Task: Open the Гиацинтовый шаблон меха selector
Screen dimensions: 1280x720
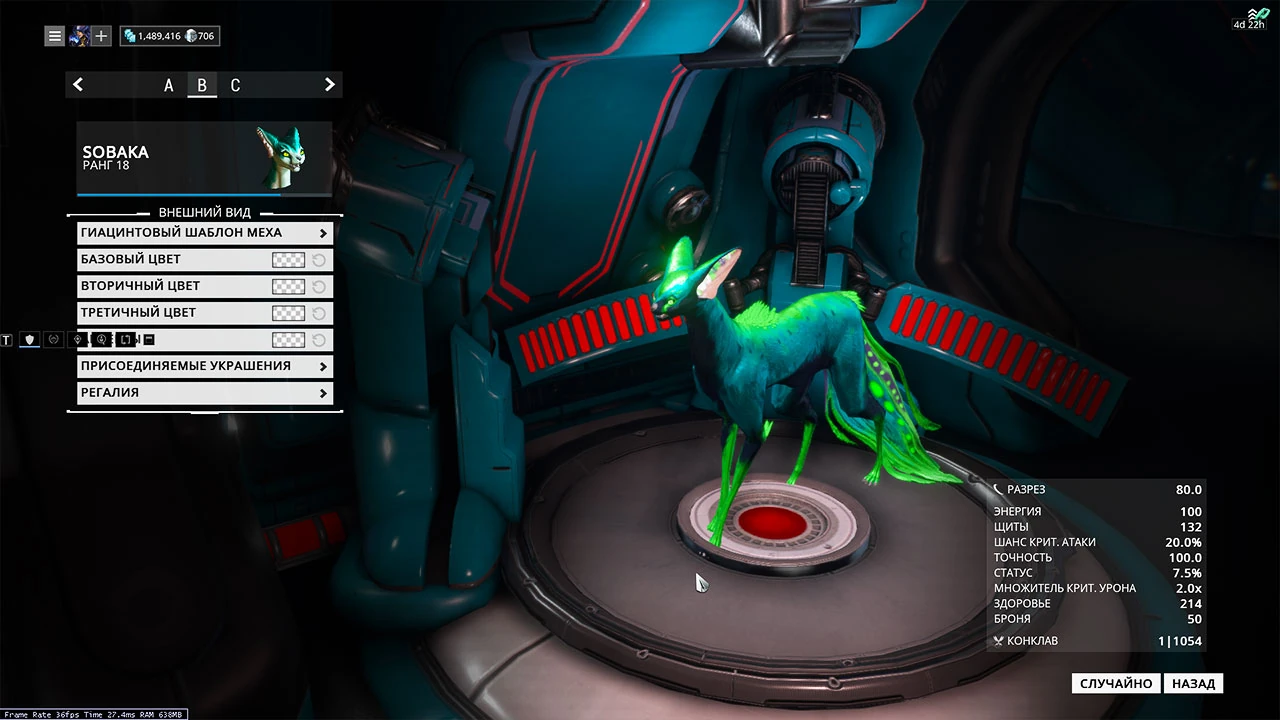Action: [205, 233]
